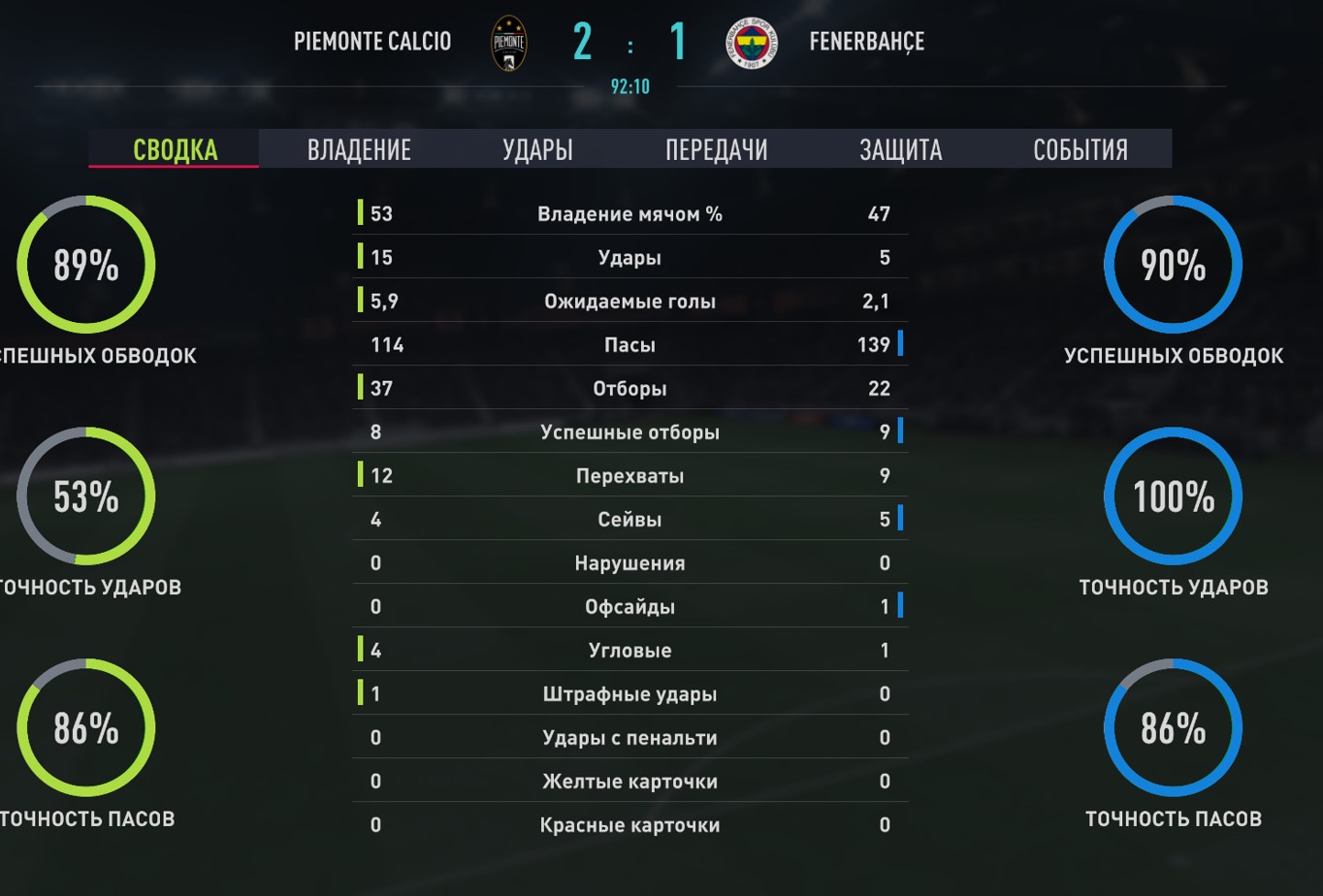View the События tab
Screen dimensions: 1323x896
1080,149
